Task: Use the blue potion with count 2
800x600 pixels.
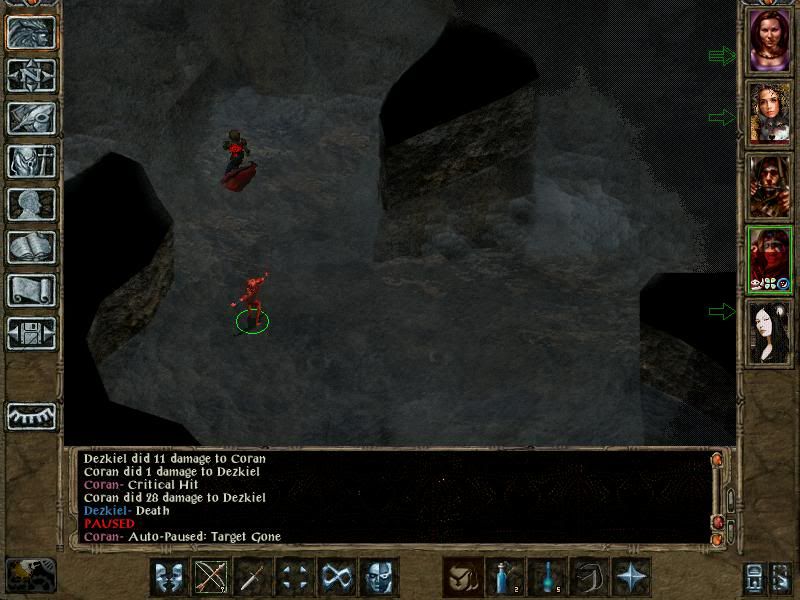Action: pos(505,577)
